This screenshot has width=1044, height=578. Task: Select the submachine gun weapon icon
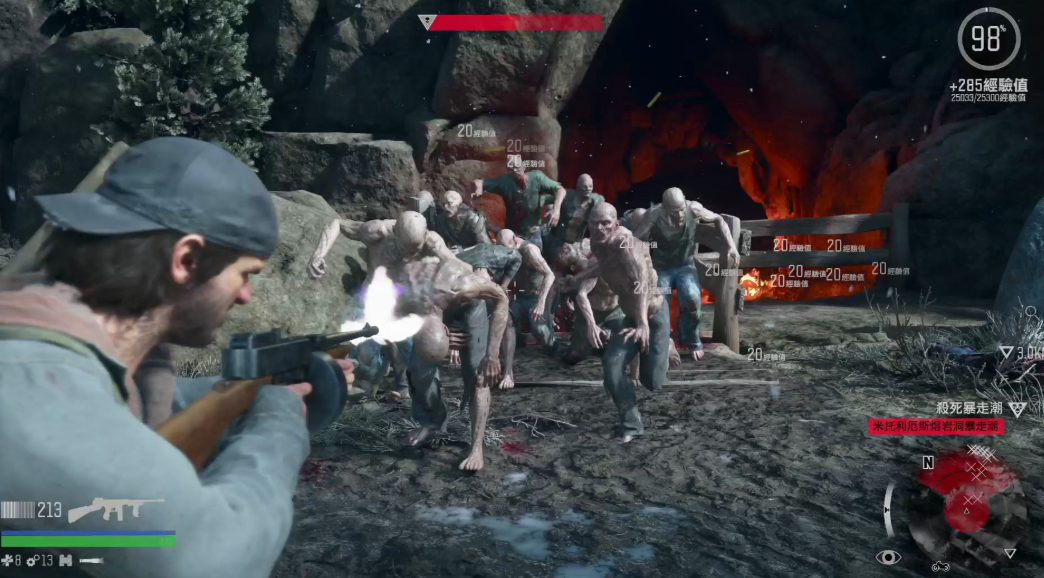[115, 509]
